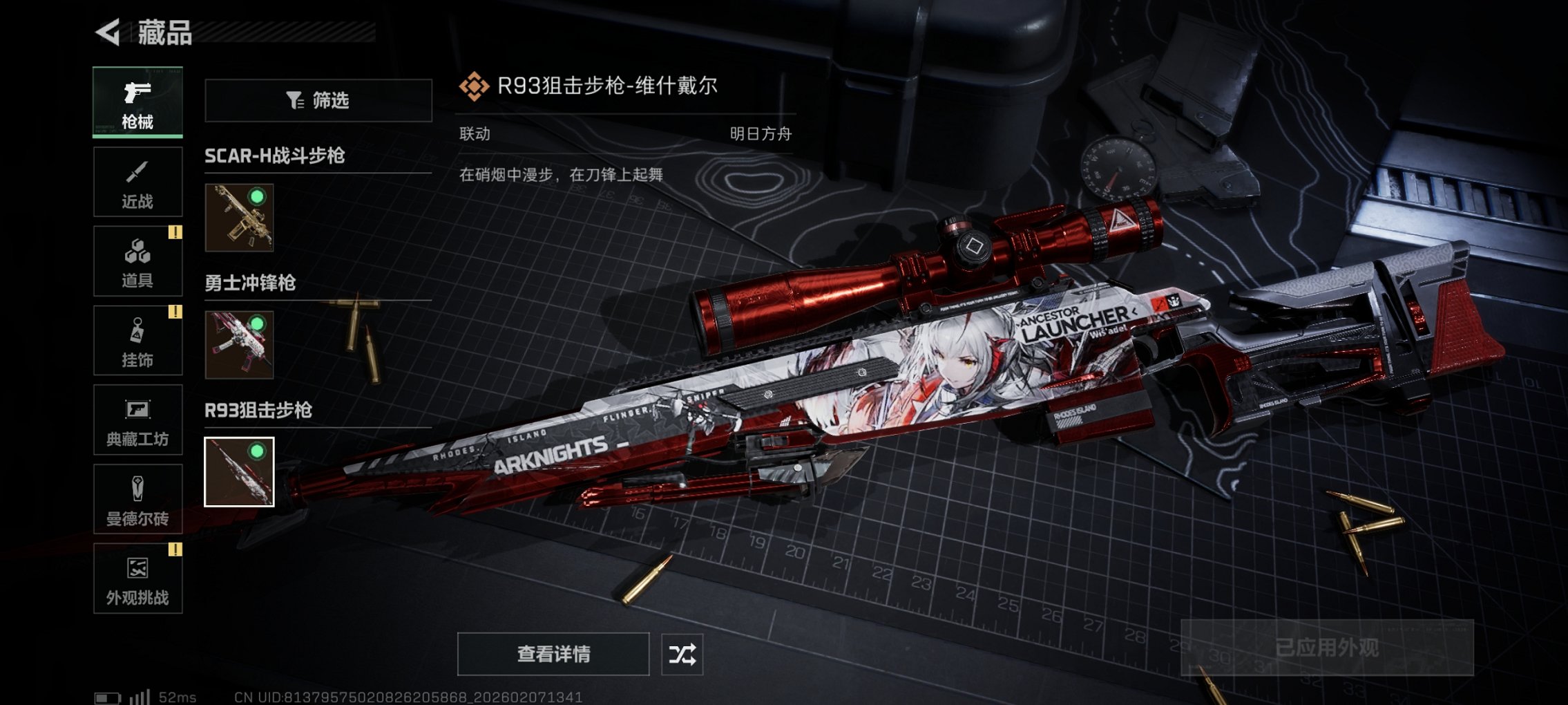Select the 道具 items category icon
This screenshot has height=705, width=1568.
tap(137, 261)
